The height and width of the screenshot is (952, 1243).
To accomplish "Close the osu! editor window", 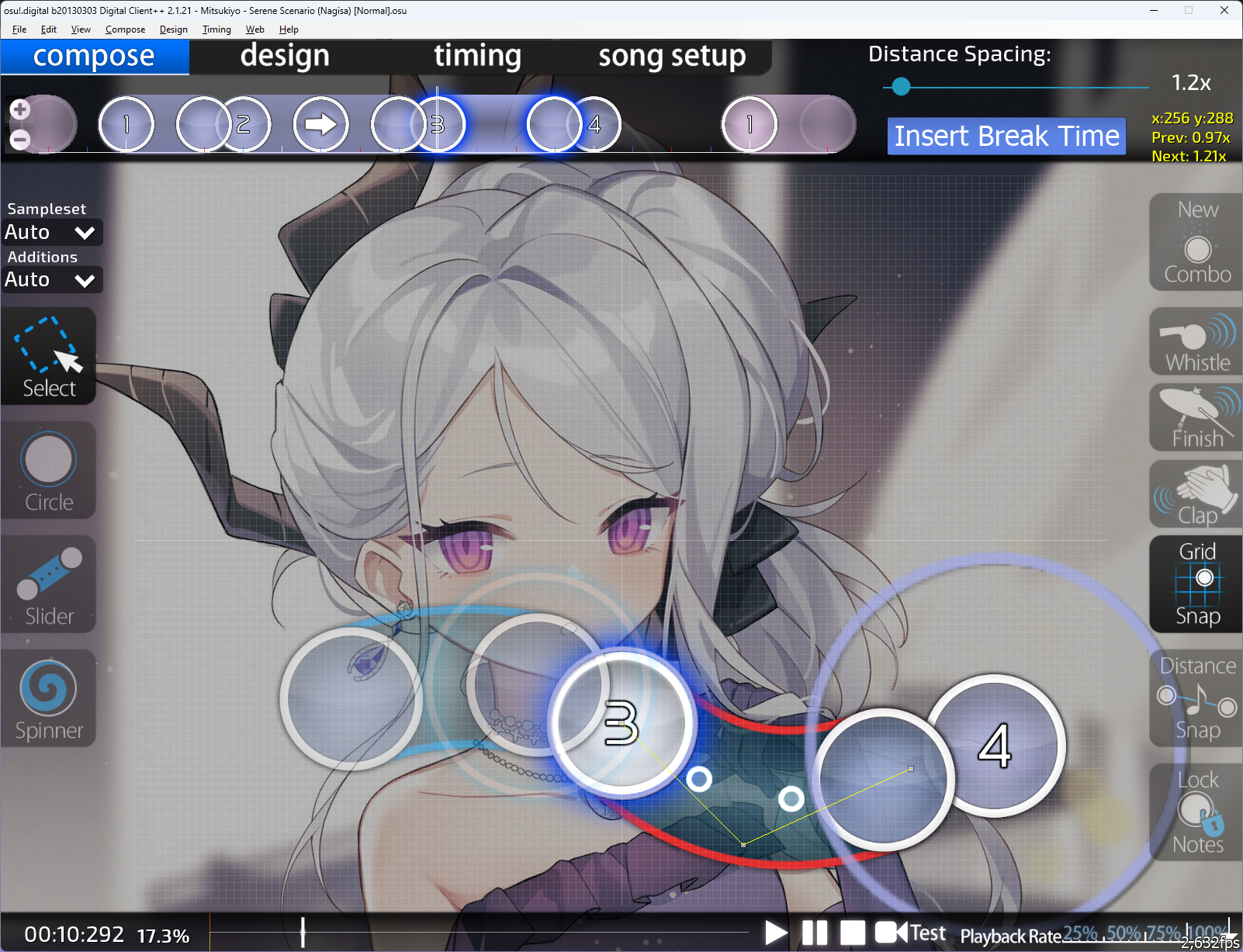I will click(1224, 10).
